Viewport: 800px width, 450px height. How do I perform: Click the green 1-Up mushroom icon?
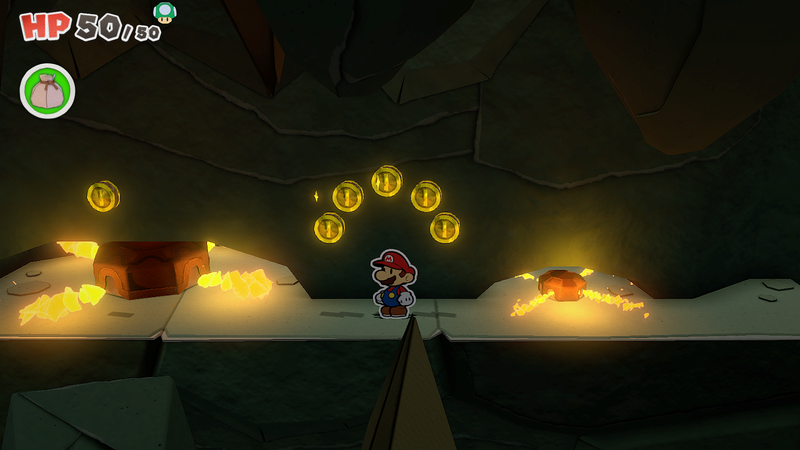pos(164,12)
